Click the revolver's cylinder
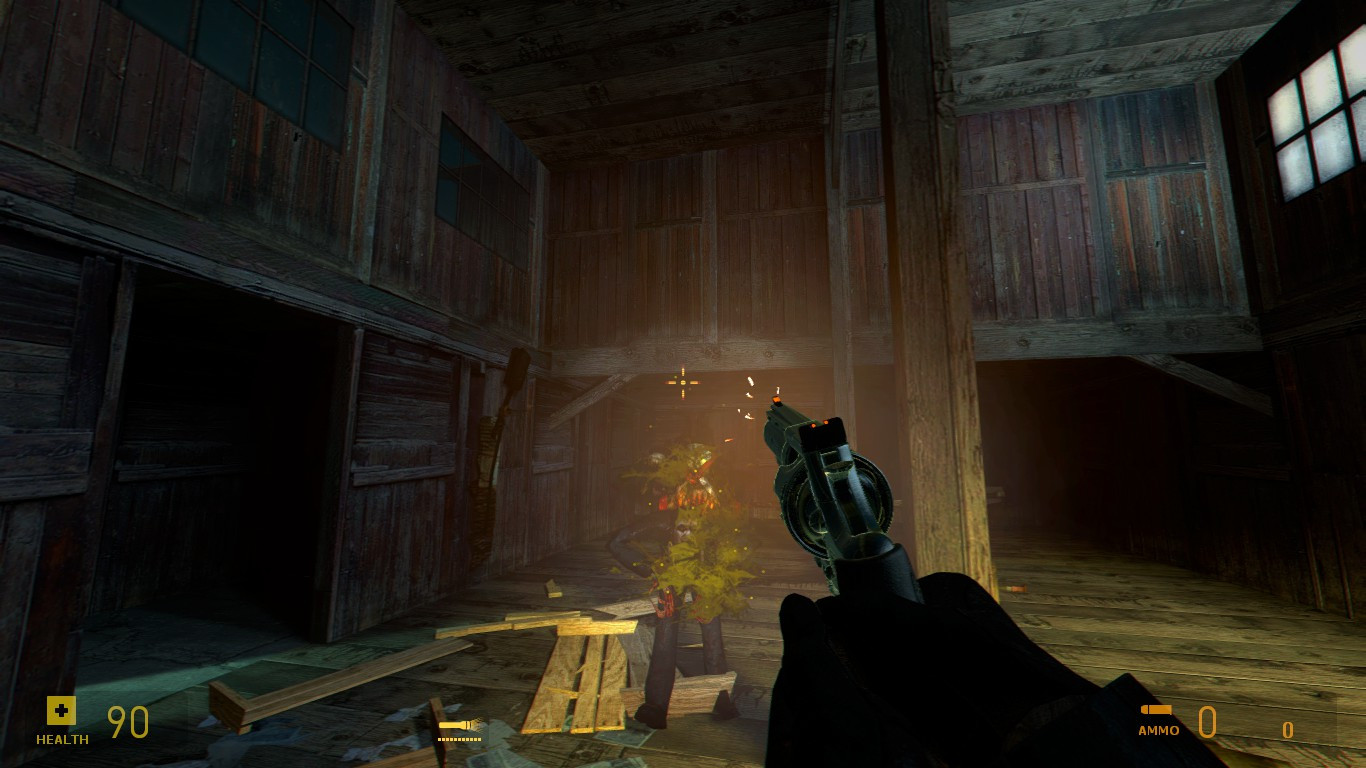 (x=822, y=510)
